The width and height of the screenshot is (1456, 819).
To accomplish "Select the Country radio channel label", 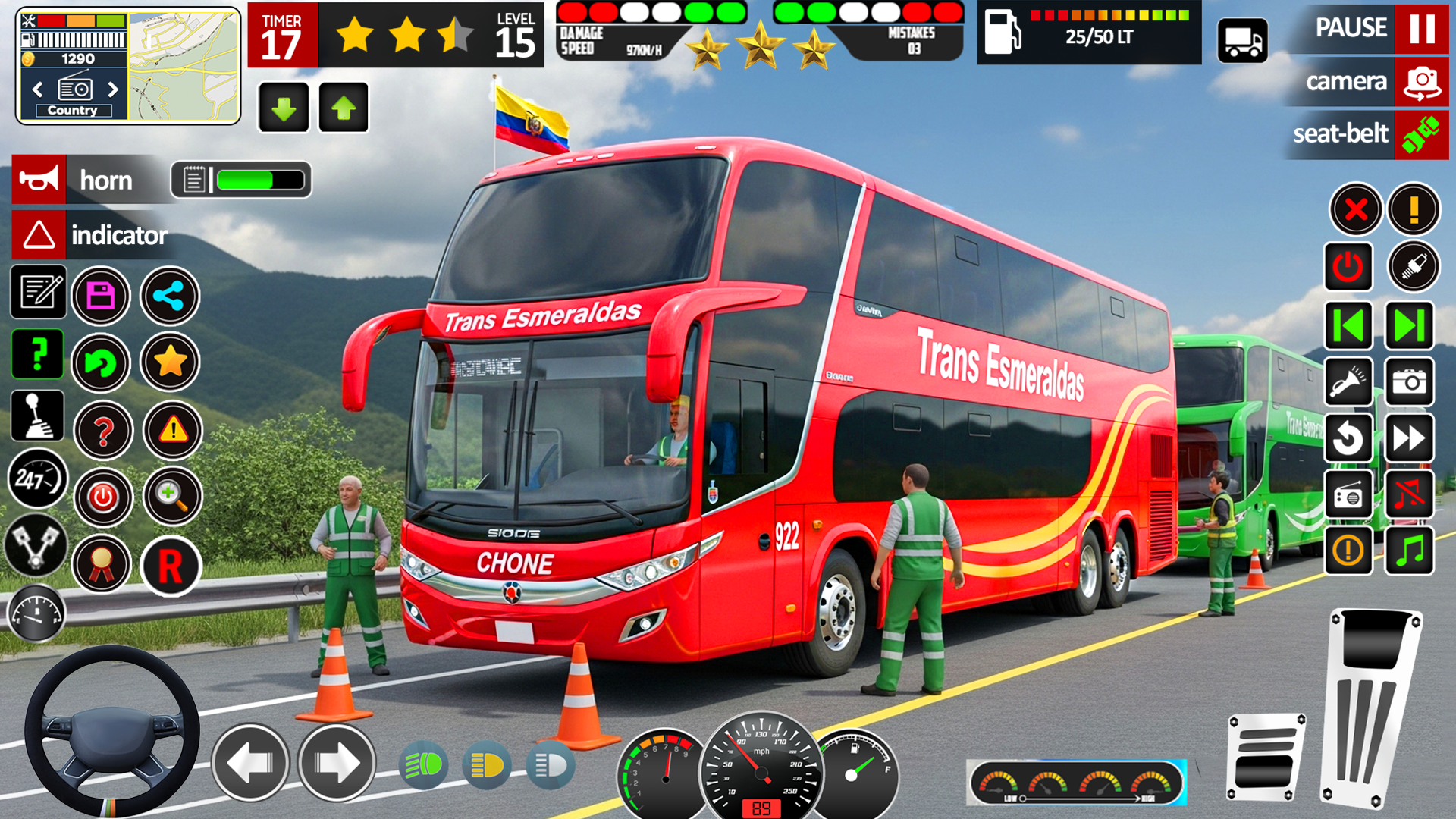I will (72, 110).
